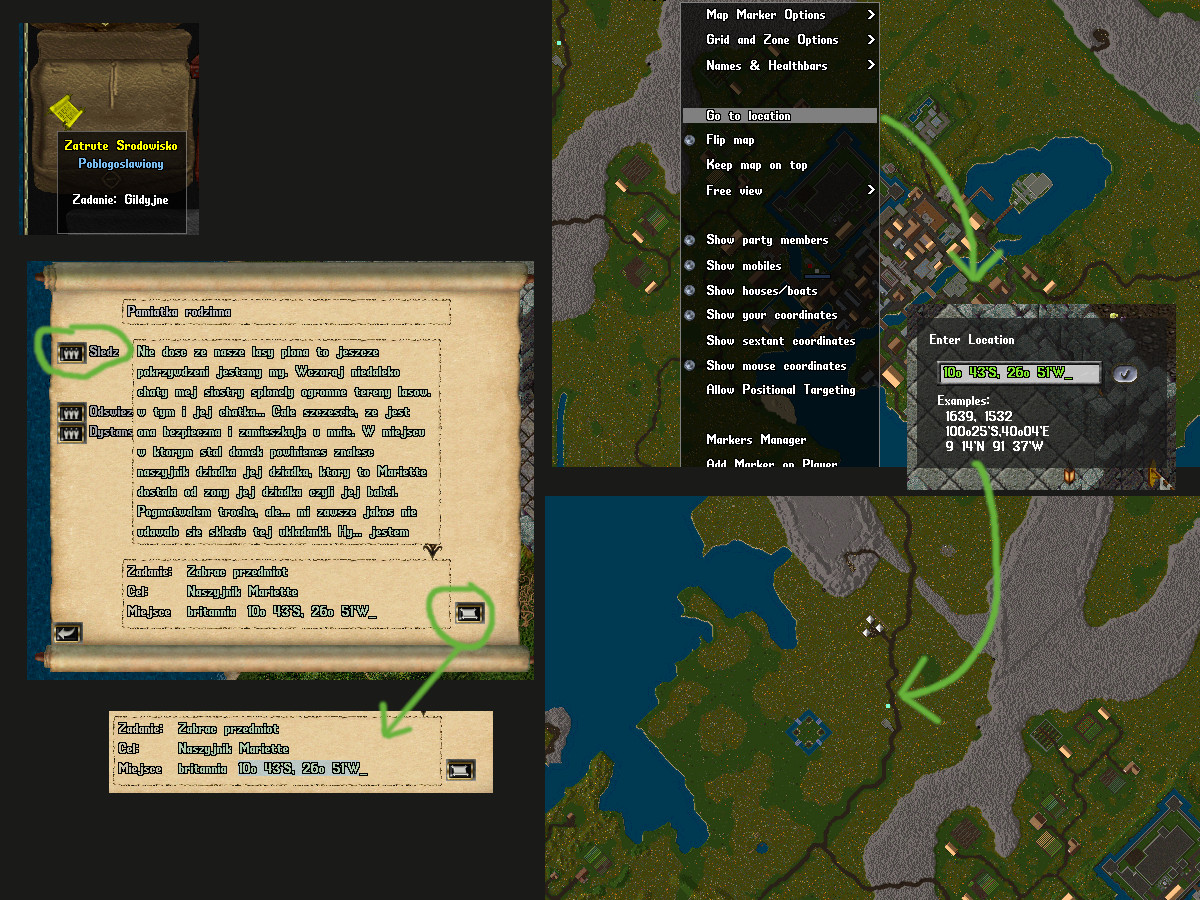Toggle Flip map option
The width and height of the screenshot is (1200, 900).
coord(730,141)
